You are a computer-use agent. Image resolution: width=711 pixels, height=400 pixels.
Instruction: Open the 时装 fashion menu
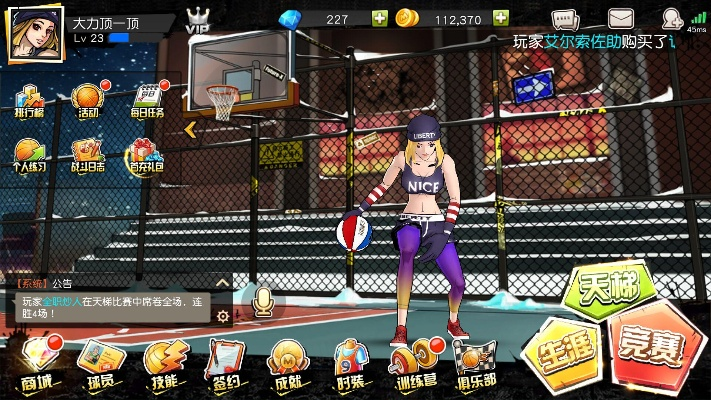point(352,363)
